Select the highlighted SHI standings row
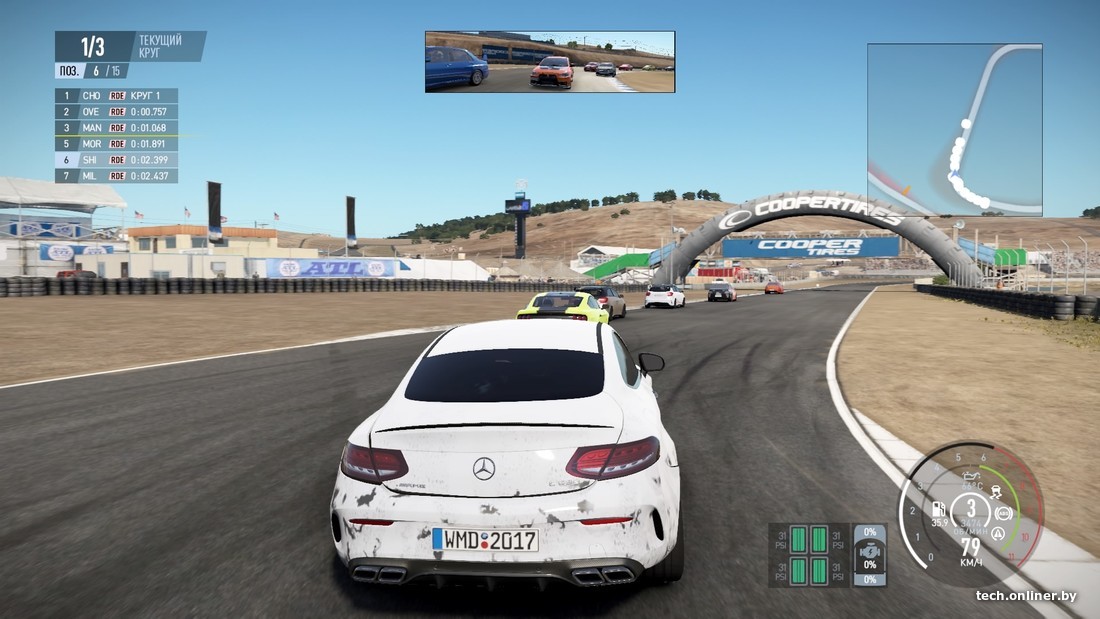The height and width of the screenshot is (619, 1100). (x=116, y=160)
